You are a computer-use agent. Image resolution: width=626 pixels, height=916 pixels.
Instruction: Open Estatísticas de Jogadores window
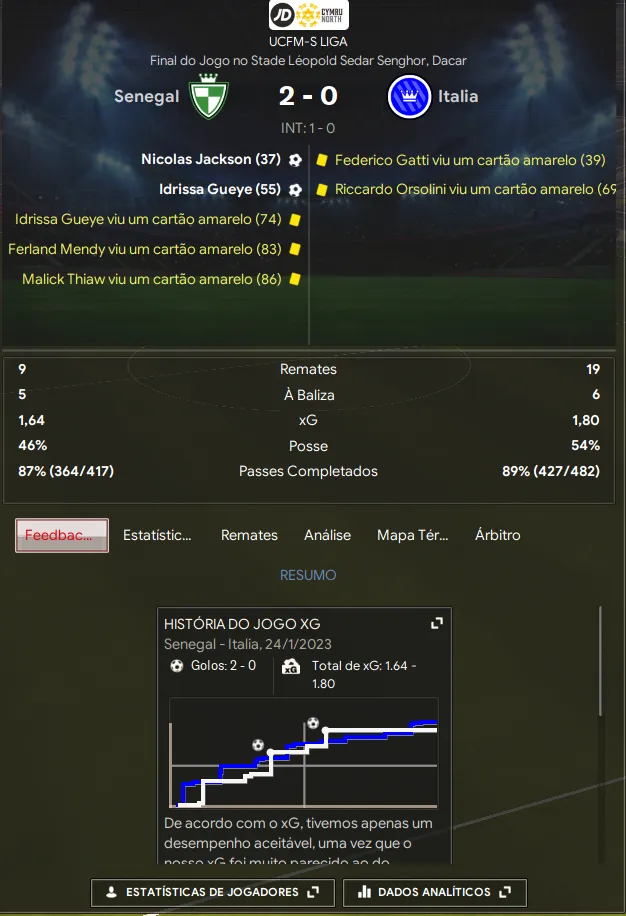tap(212, 892)
